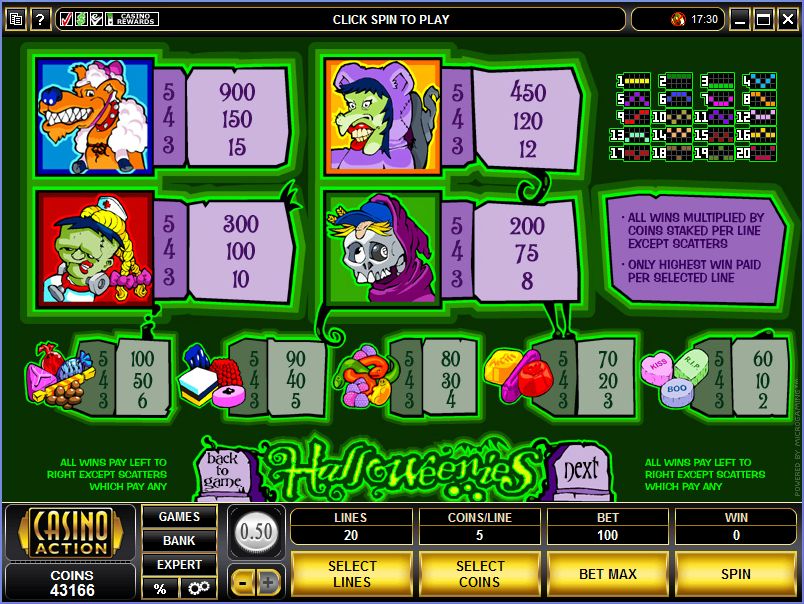Open the document icon in top bar

[15, 19]
